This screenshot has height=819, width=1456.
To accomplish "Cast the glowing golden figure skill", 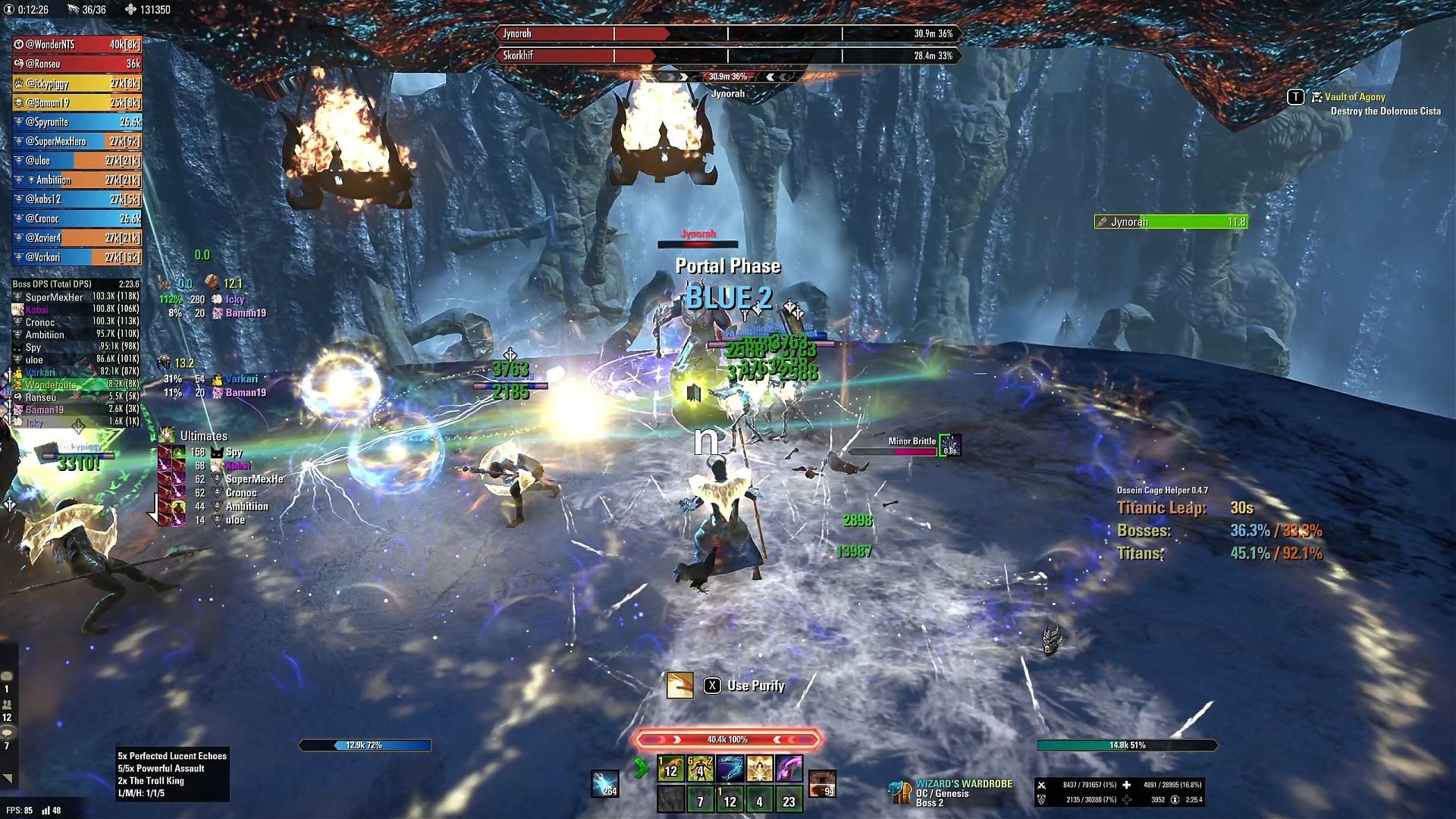I will tap(700, 769).
